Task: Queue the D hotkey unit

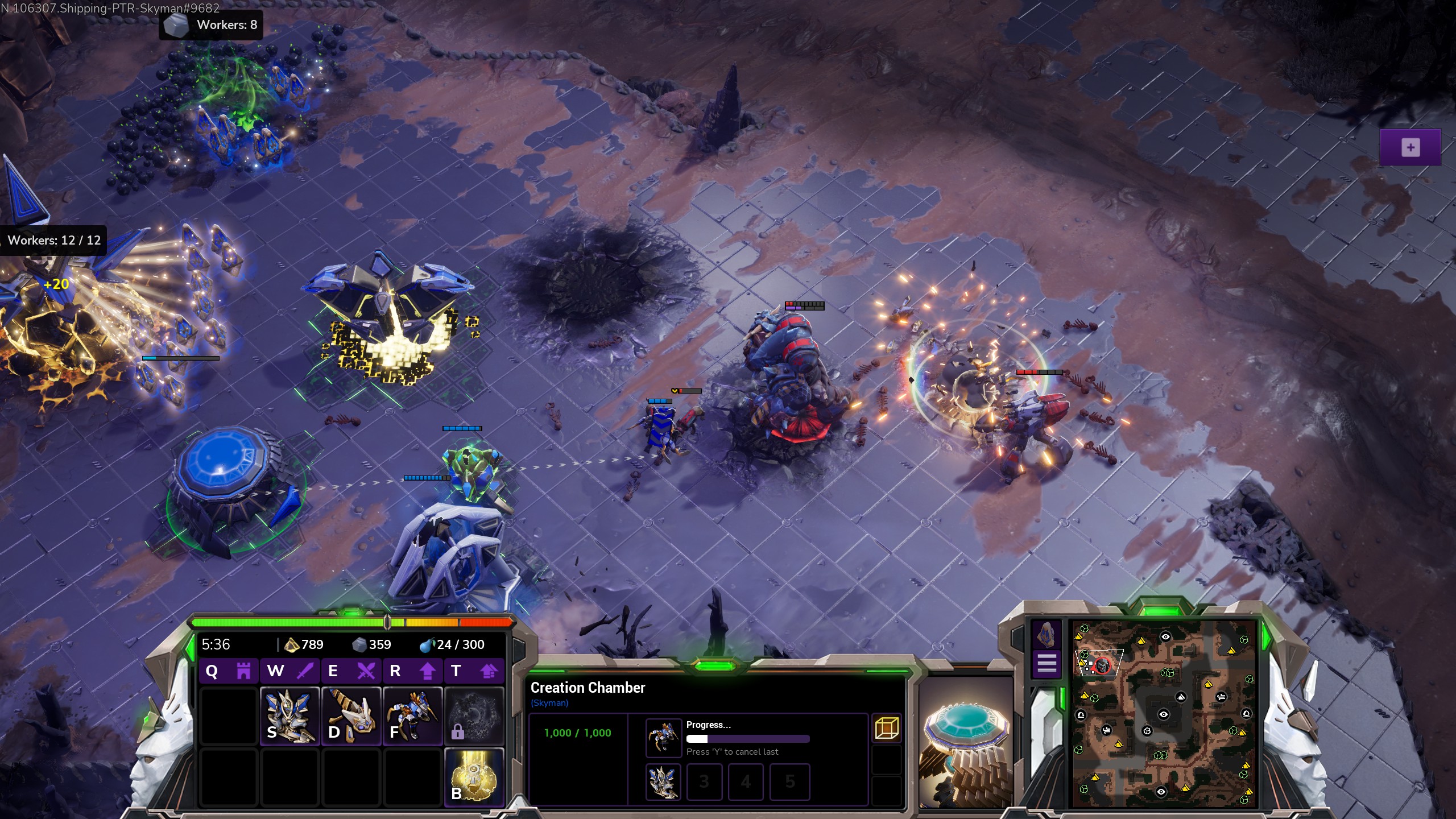Action: (x=351, y=715)
